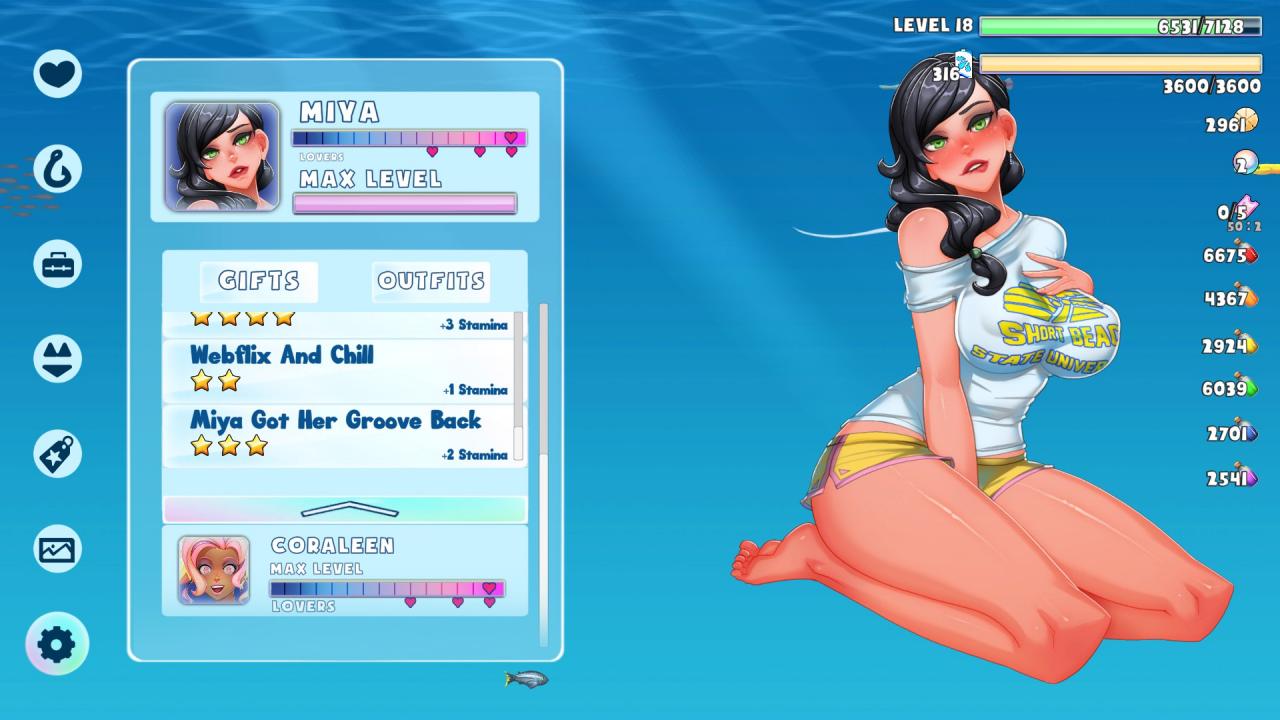The image size is (1280, 720).
Task: Click Miya's portrait thumbnail
Action: point(222,156)
